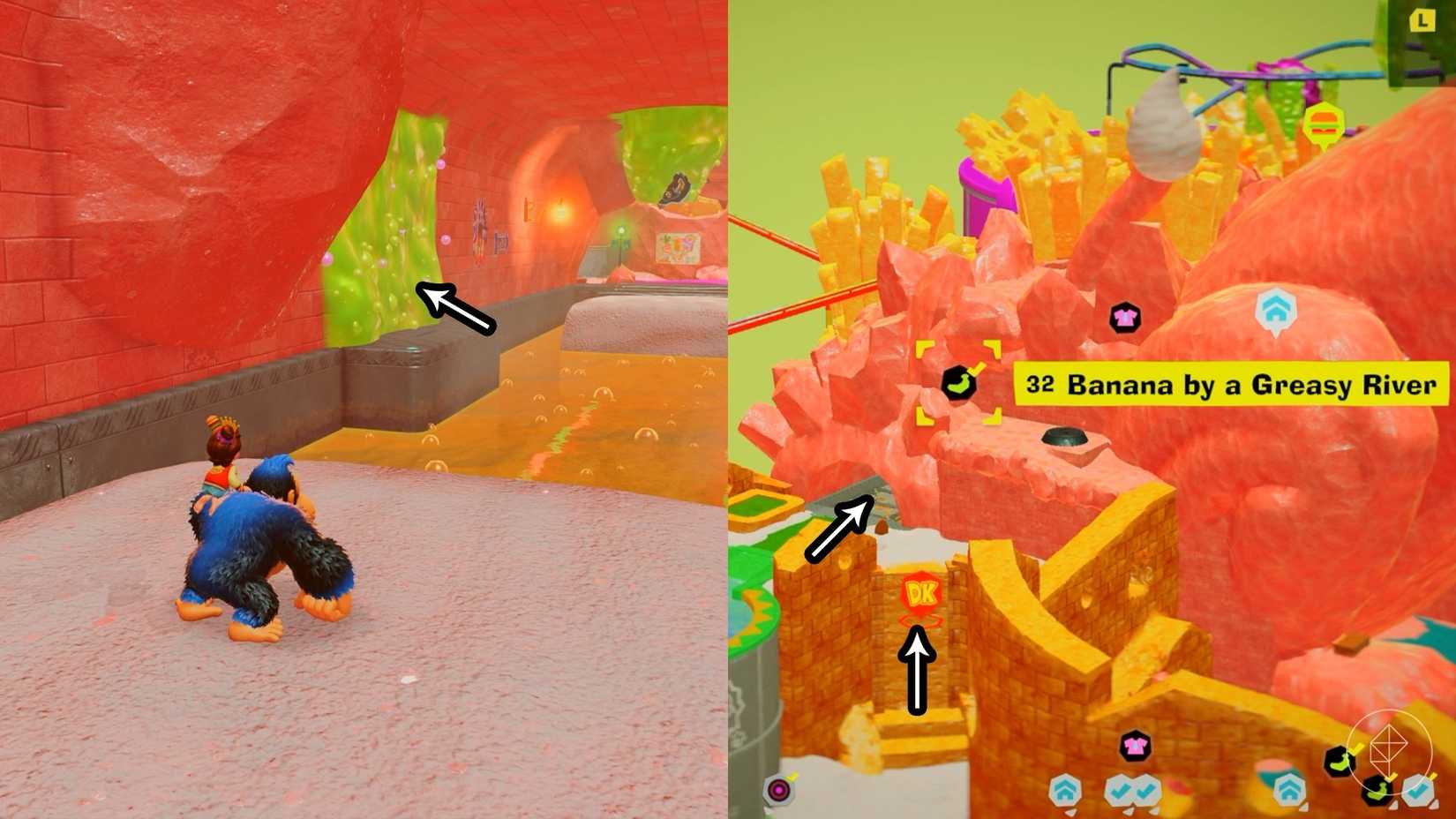Click the pink shirt marker near the bottom wall
The image size is (1456, 819).
(x=1135, y=745)
